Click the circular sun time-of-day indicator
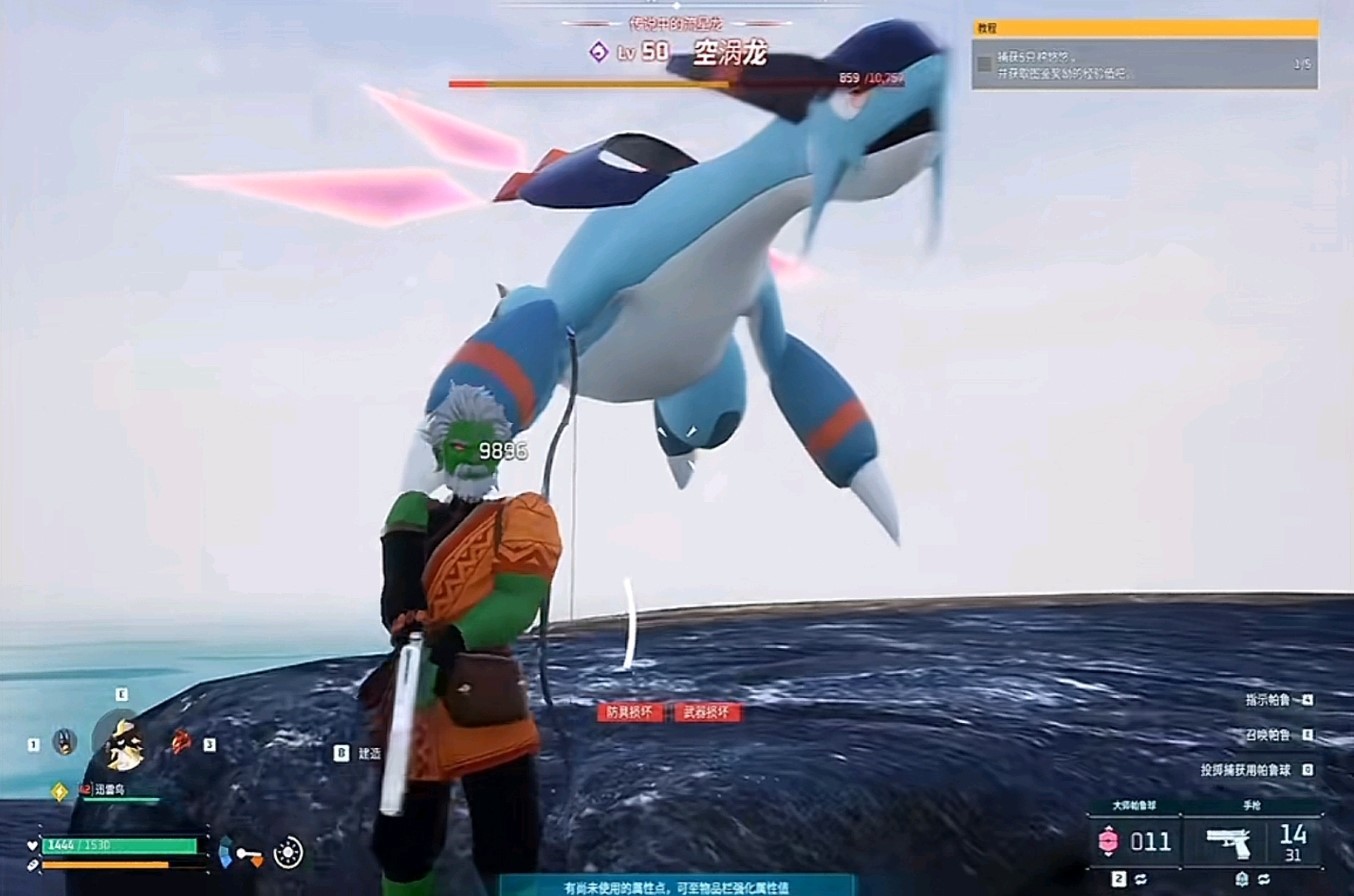 click(x=288, y=852)
